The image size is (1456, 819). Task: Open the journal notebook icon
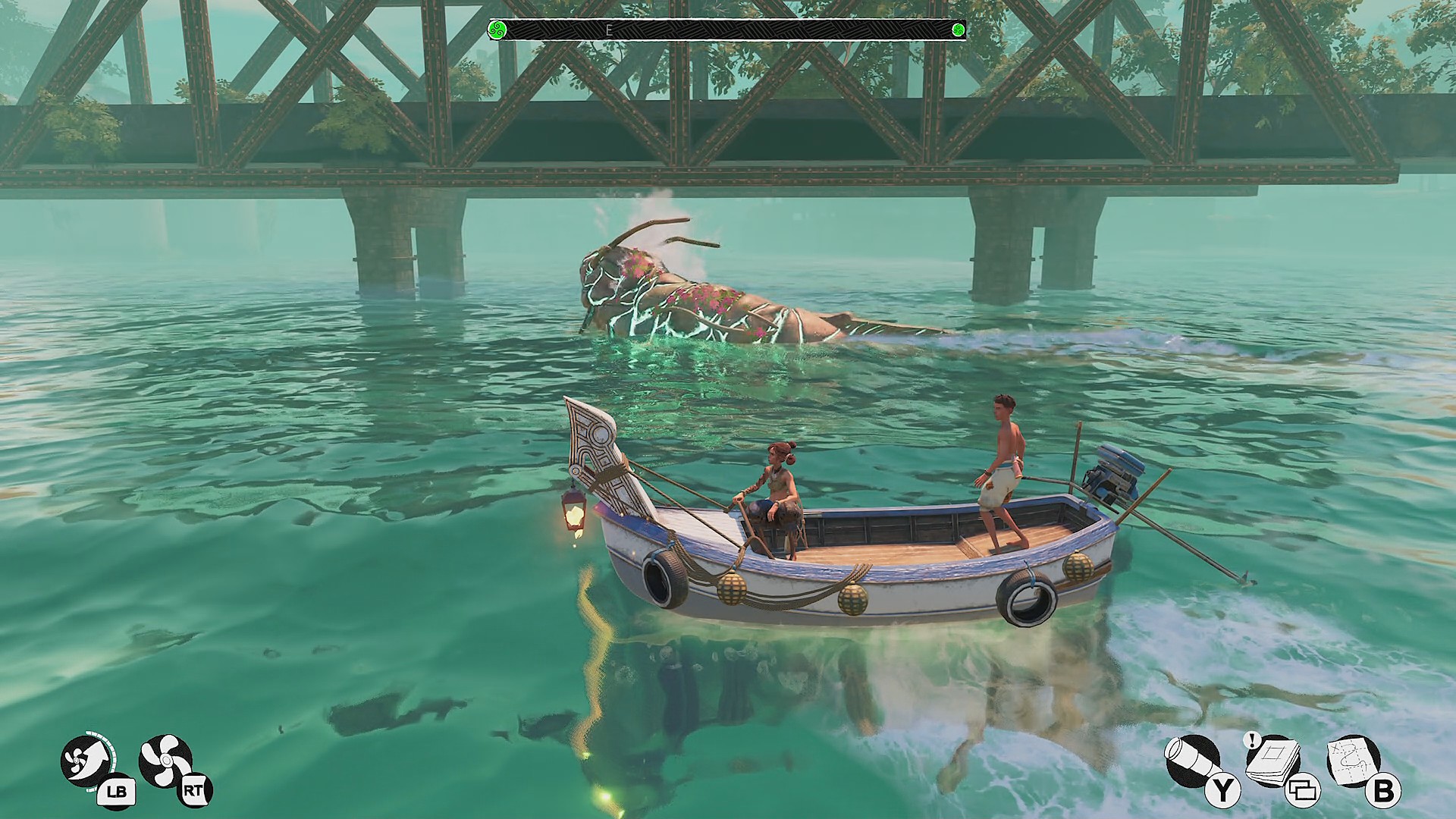[1273, 759]
